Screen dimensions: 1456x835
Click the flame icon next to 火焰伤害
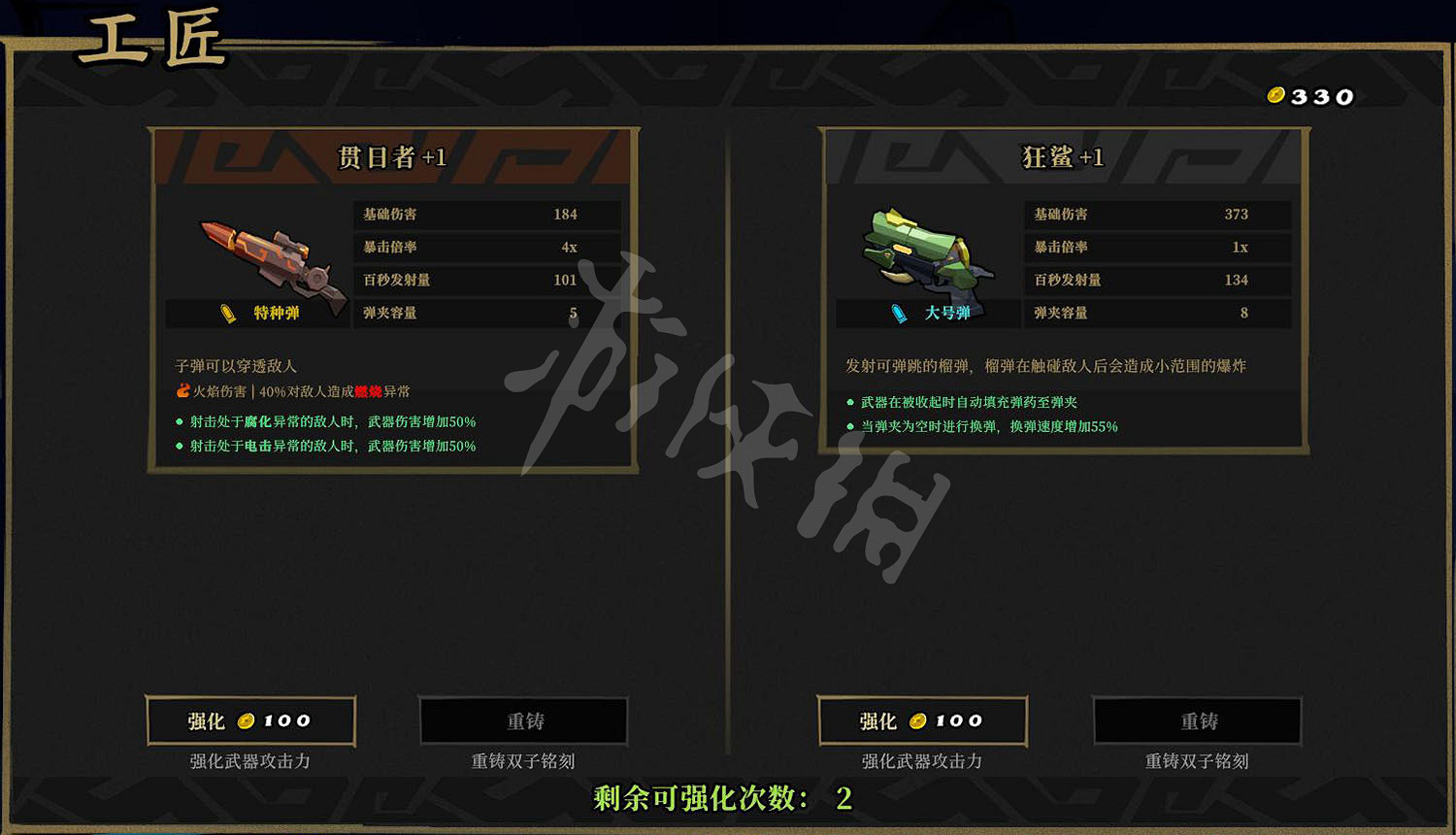[183, 390]
